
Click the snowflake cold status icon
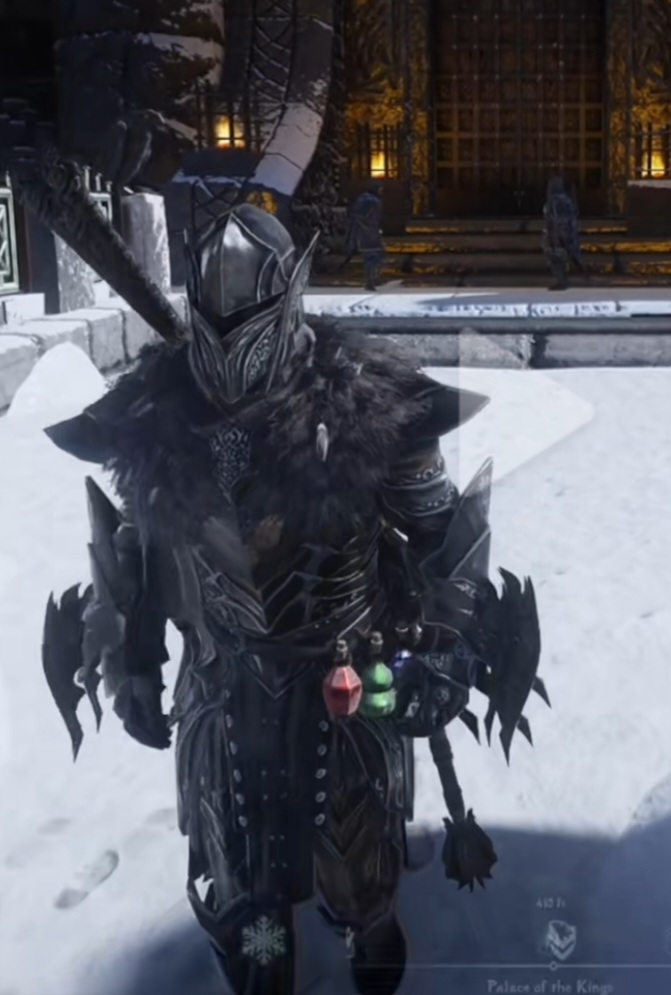point(263,940)
